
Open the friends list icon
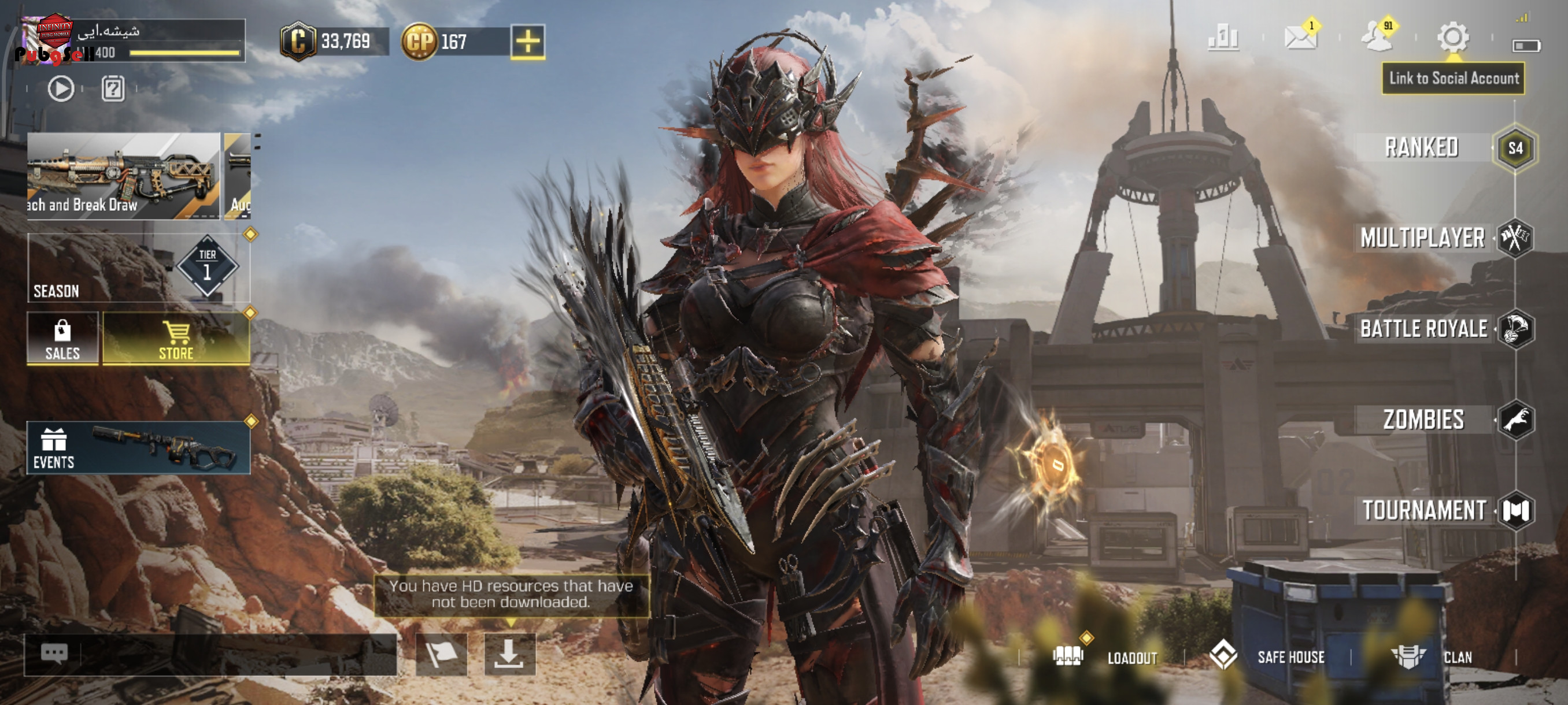tap(1376, 38)
